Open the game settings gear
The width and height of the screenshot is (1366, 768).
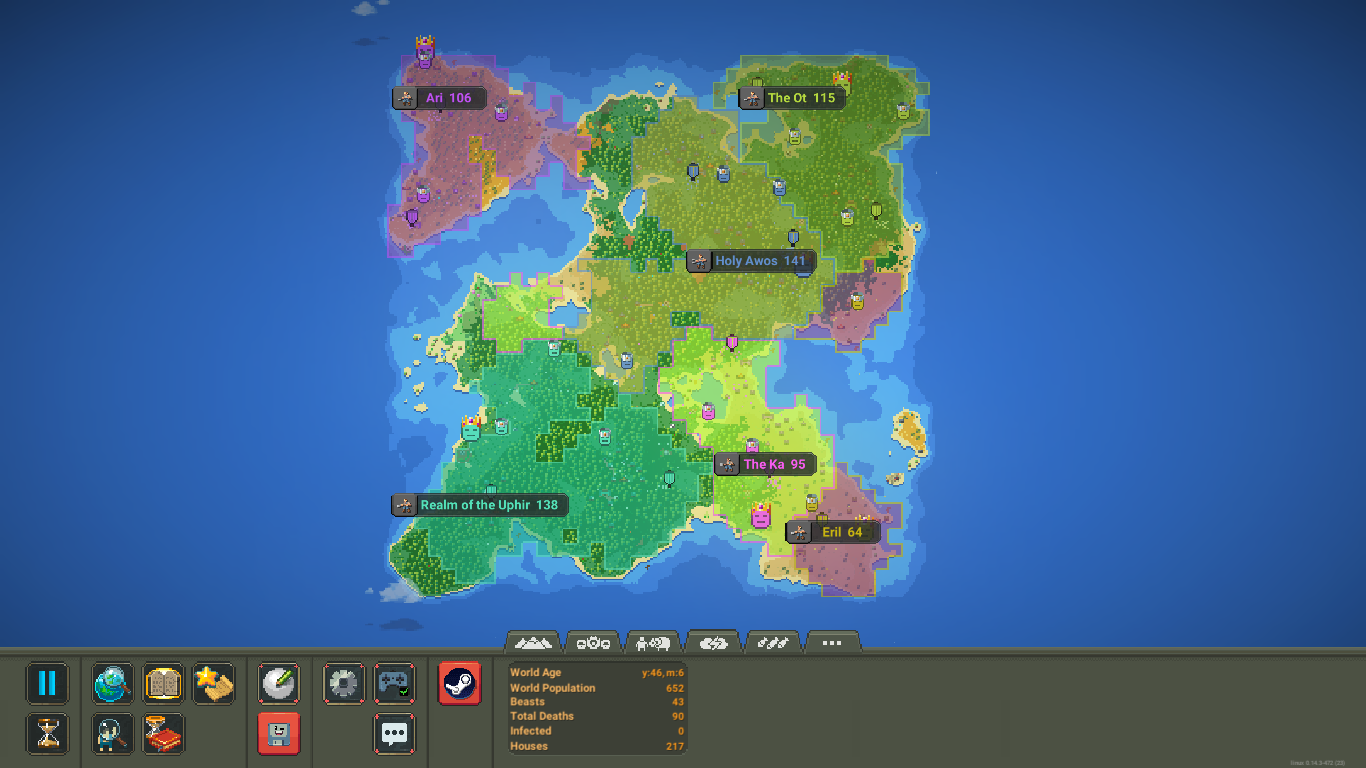pos(343,683)
